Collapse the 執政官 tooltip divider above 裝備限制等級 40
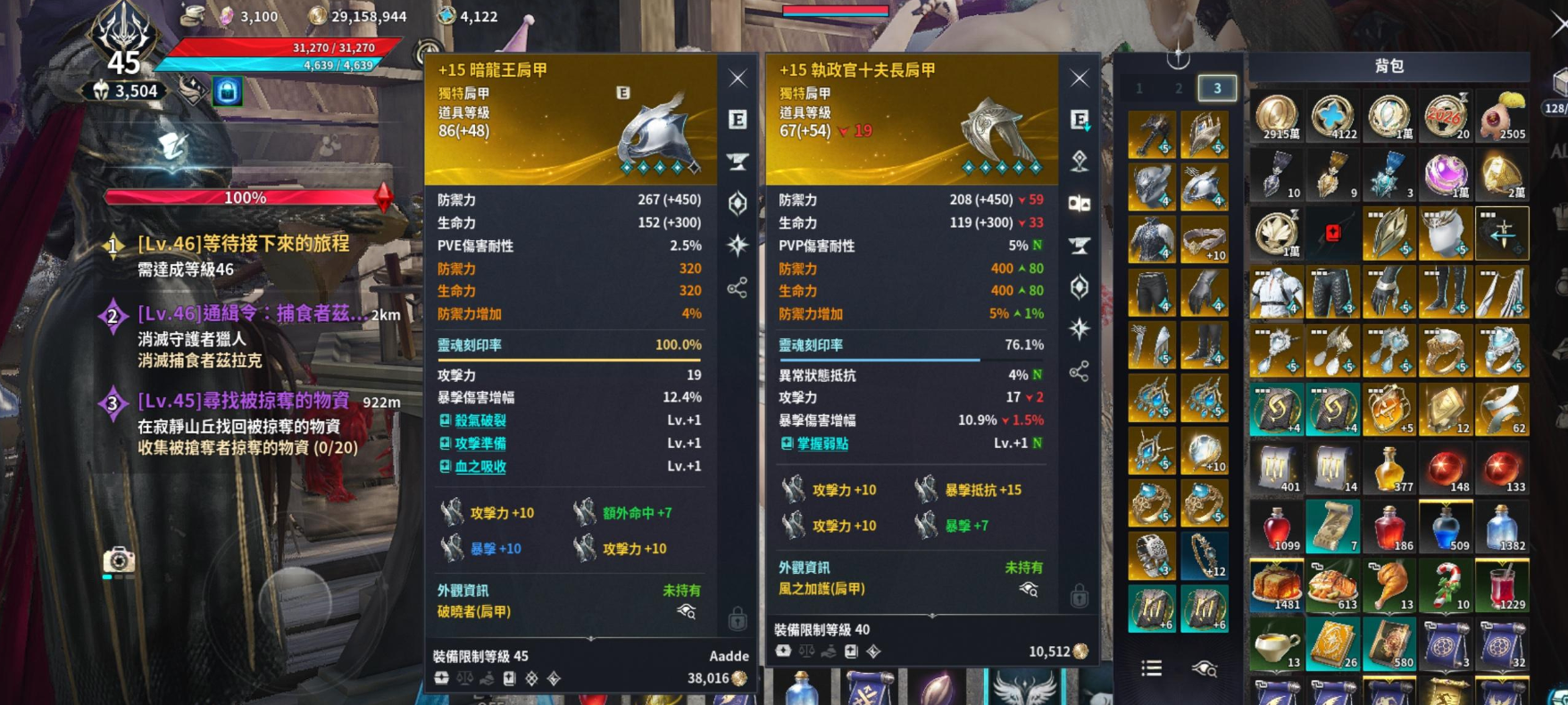Viewport: 1568px width, 705px height. [932, 615]
